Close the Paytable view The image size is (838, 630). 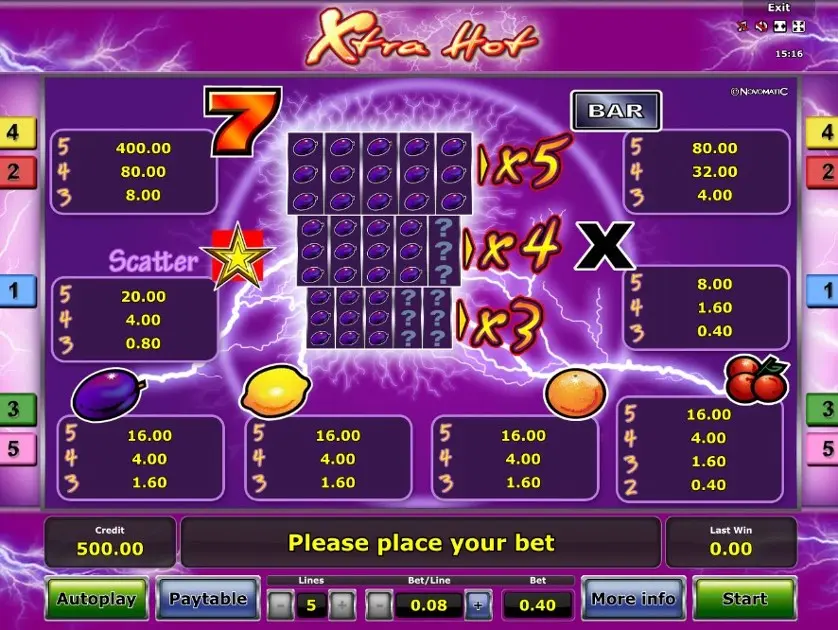coord(208,599)
